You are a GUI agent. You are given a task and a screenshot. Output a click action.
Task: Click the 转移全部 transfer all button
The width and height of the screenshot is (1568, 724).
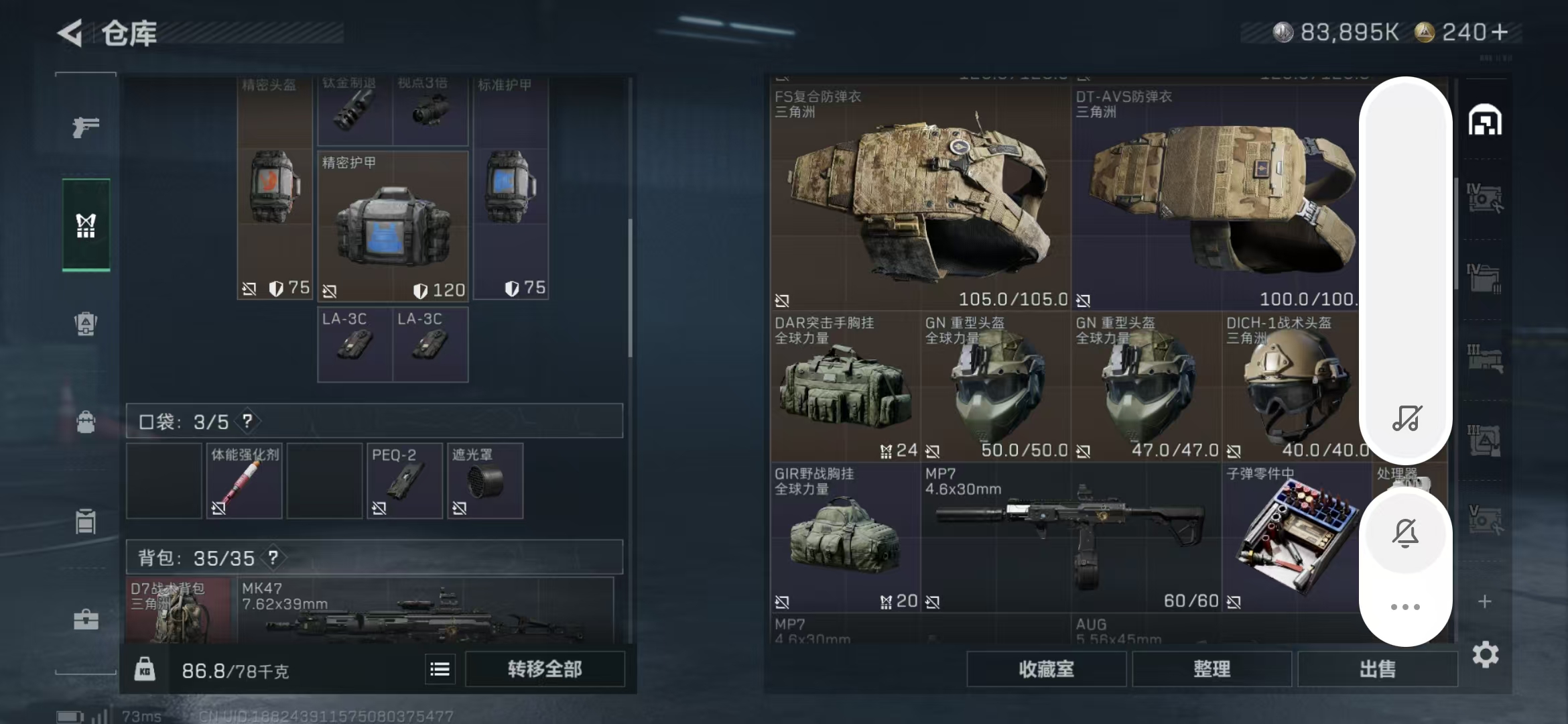tap(544, 668)
